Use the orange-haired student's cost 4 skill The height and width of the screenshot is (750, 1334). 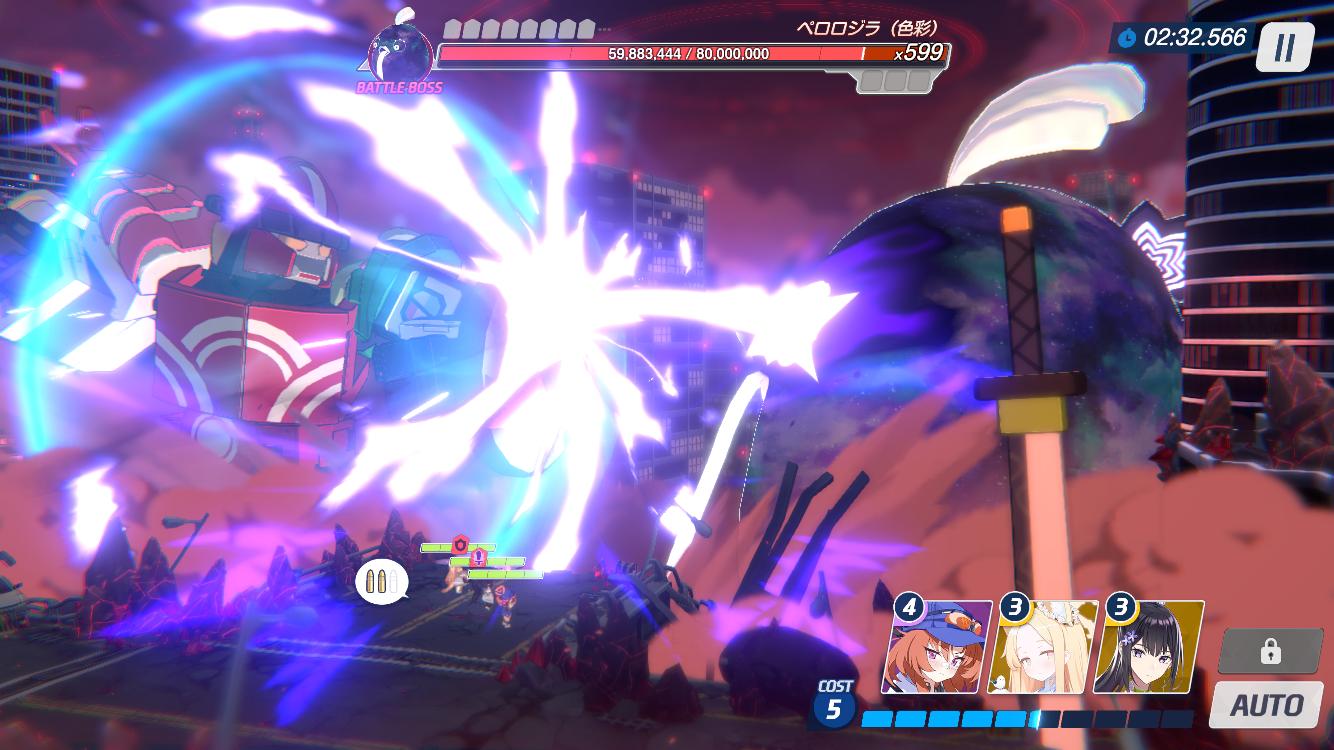pyautogui.click(x=936, y=648)
